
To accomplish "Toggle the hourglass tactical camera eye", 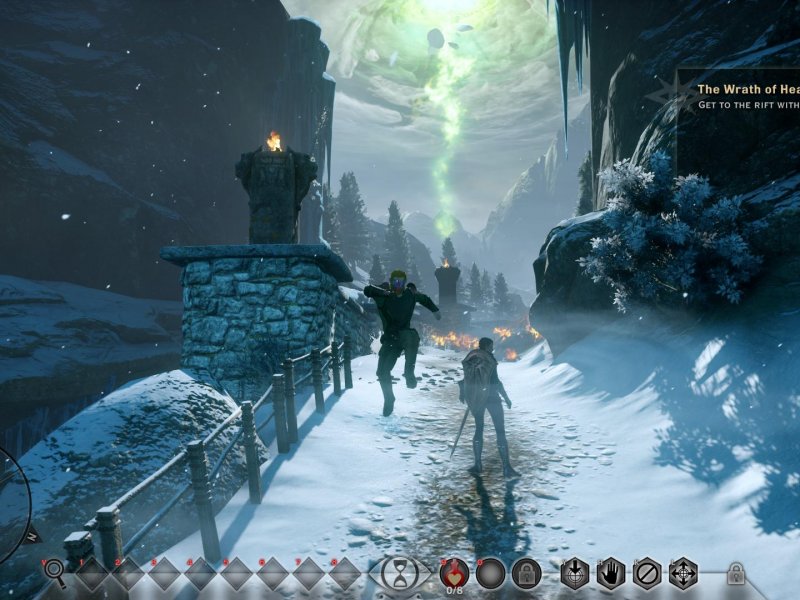I will click(x=400, y=573).
